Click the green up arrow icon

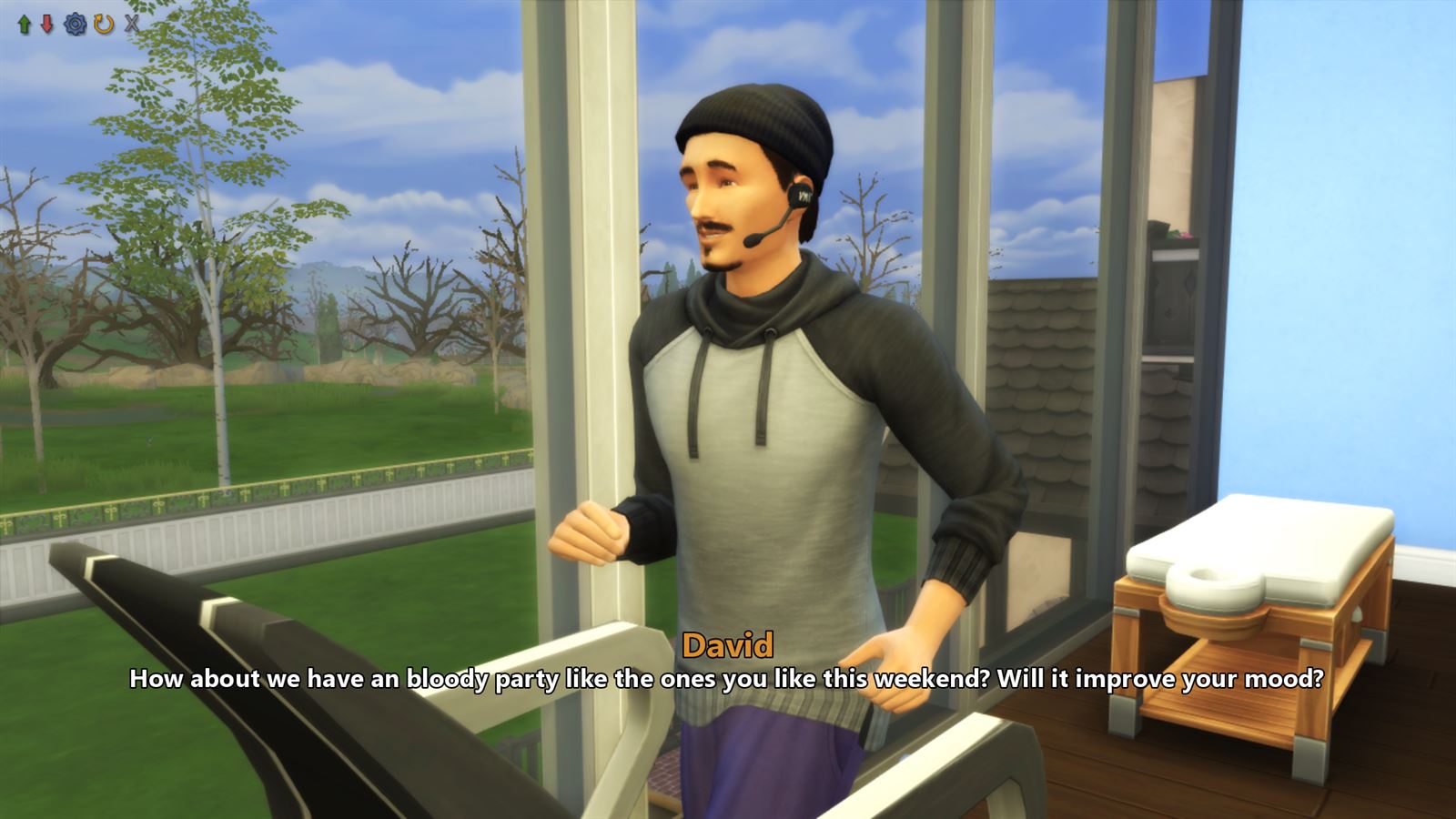(x=23, y=24)
